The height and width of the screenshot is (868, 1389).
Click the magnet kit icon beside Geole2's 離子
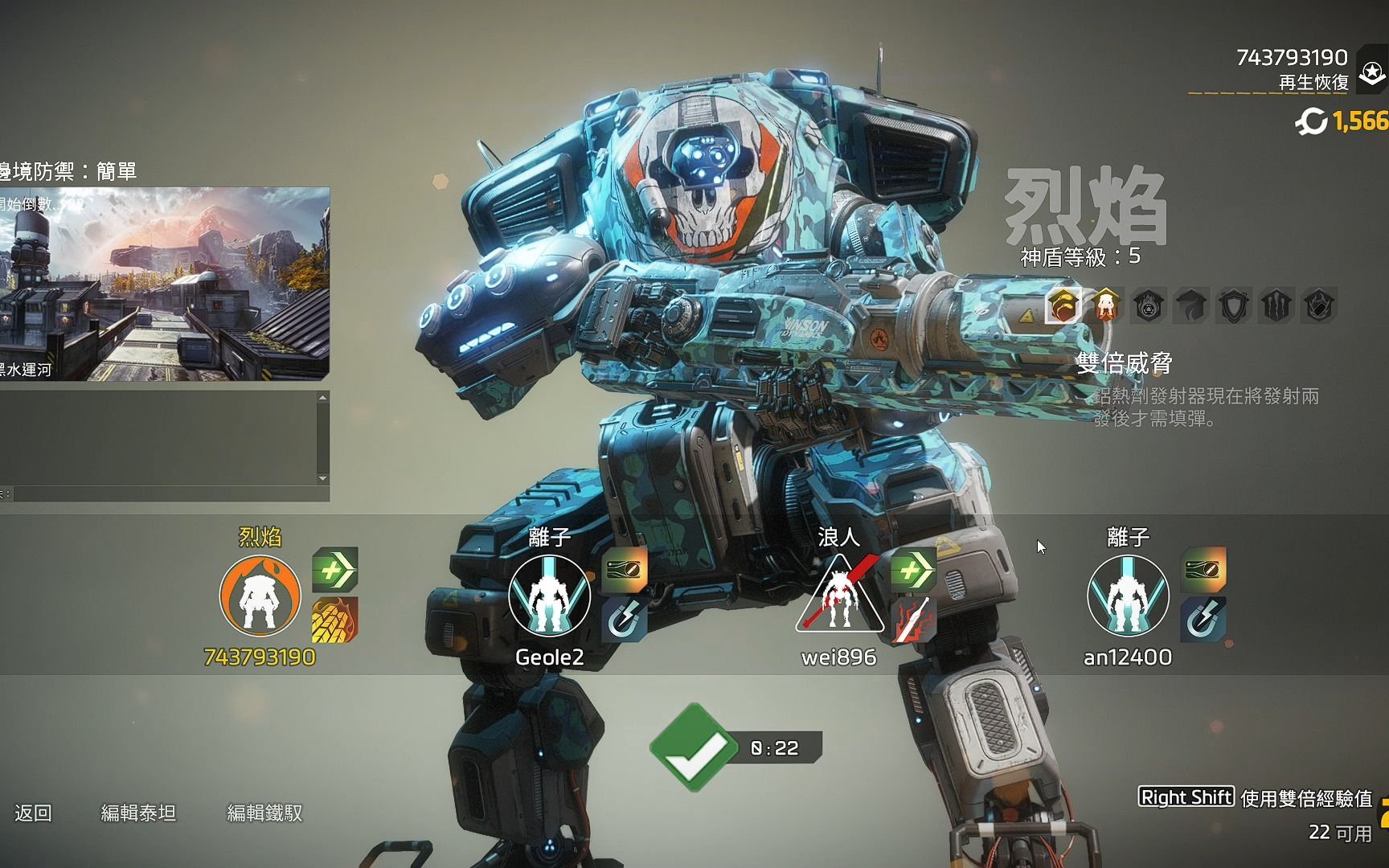click(x=624, y=620)
